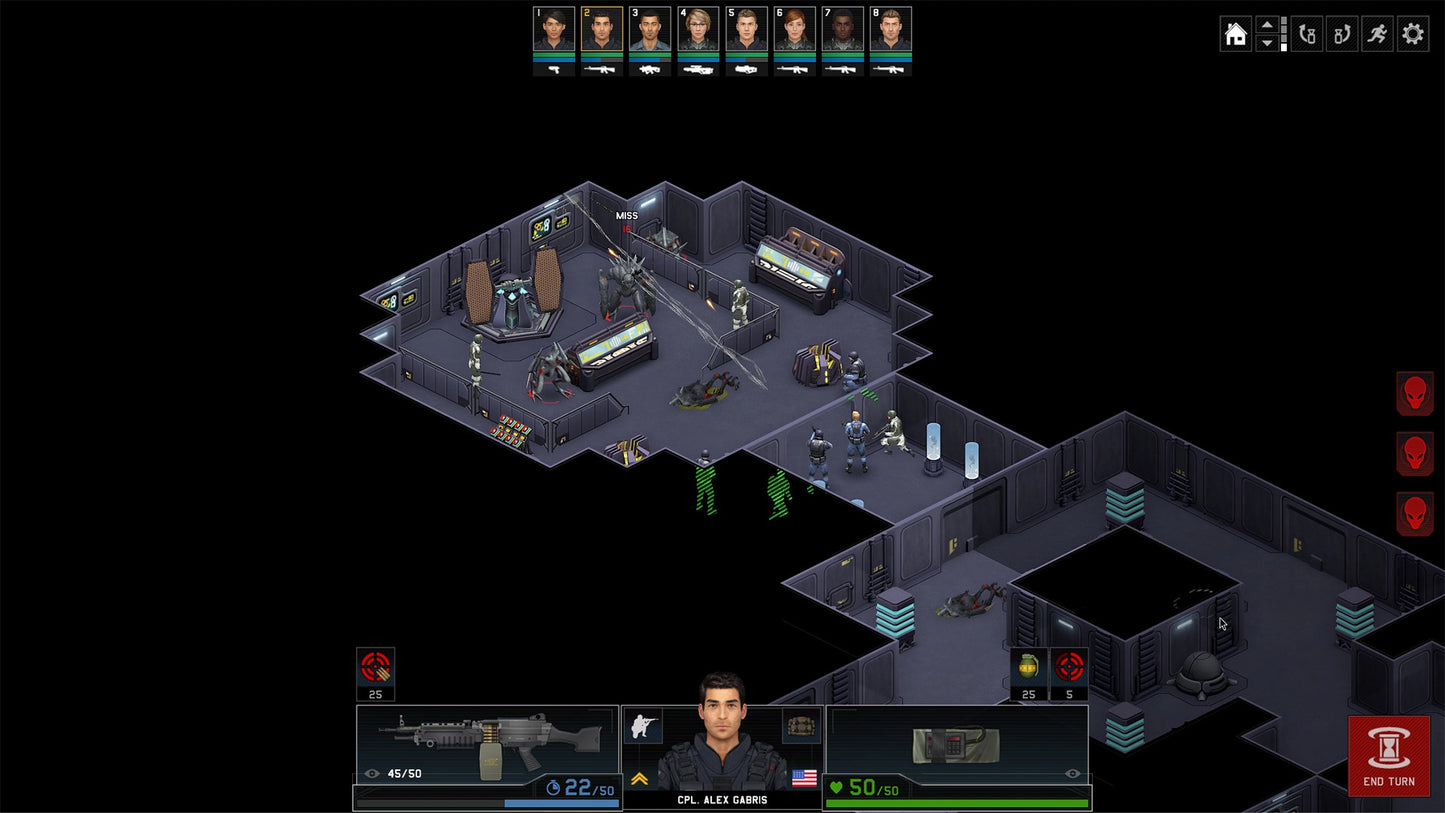The height and width of the screenshot is (813, 1445).
Task: Open the game options with the gear icon
Action: pos(1412,33)
